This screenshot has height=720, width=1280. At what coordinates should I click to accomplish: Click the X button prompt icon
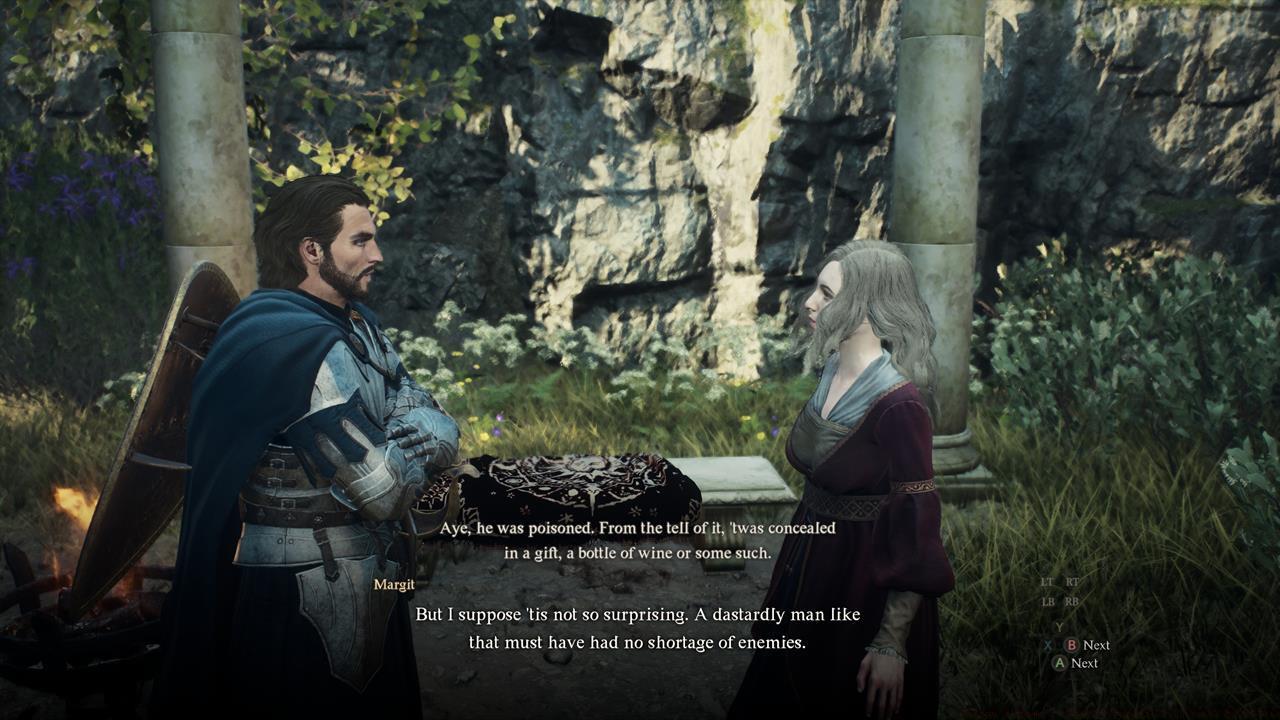[1048, 644]
